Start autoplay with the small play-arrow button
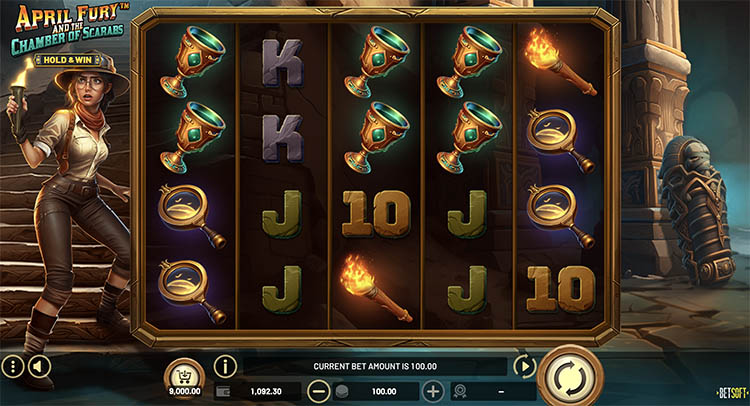The image size is (750, 406). 525,367
